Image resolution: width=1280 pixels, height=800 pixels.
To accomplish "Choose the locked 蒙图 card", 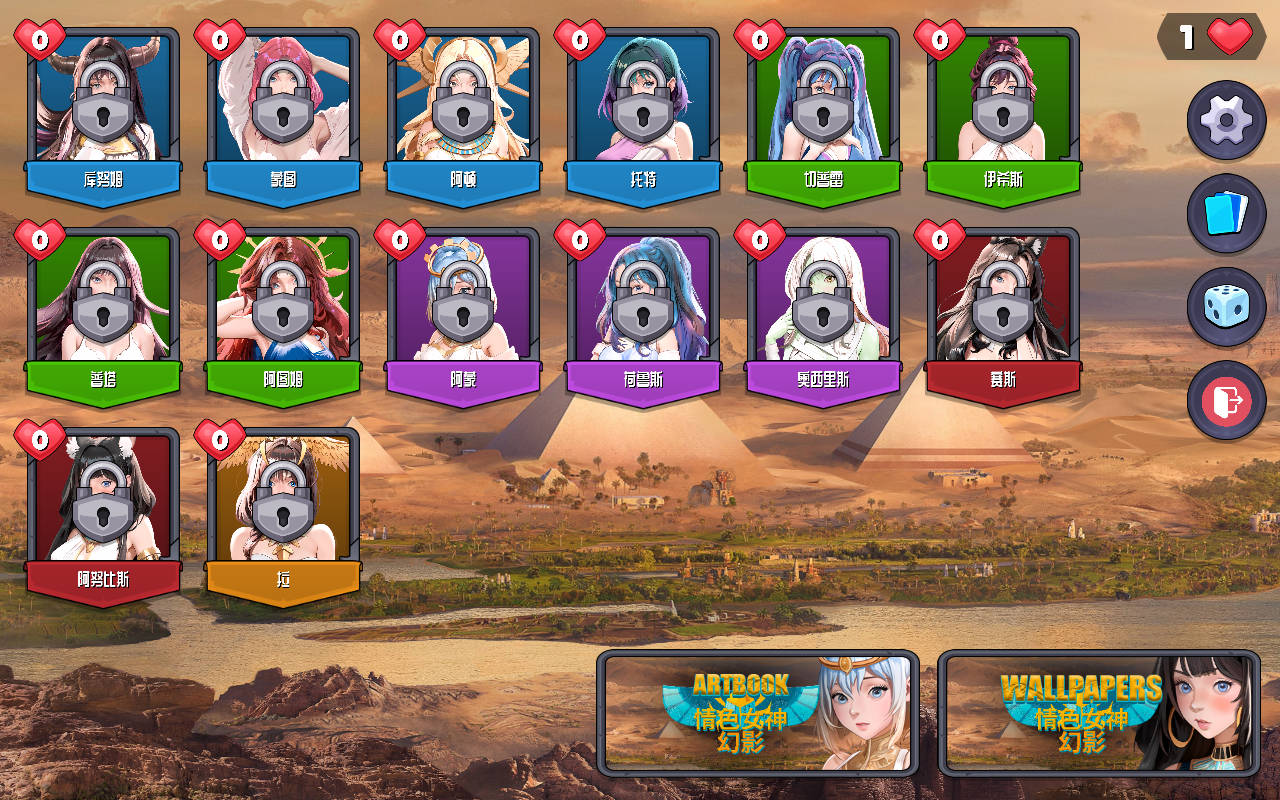I will pyautogui.click(x=283, y=110).
